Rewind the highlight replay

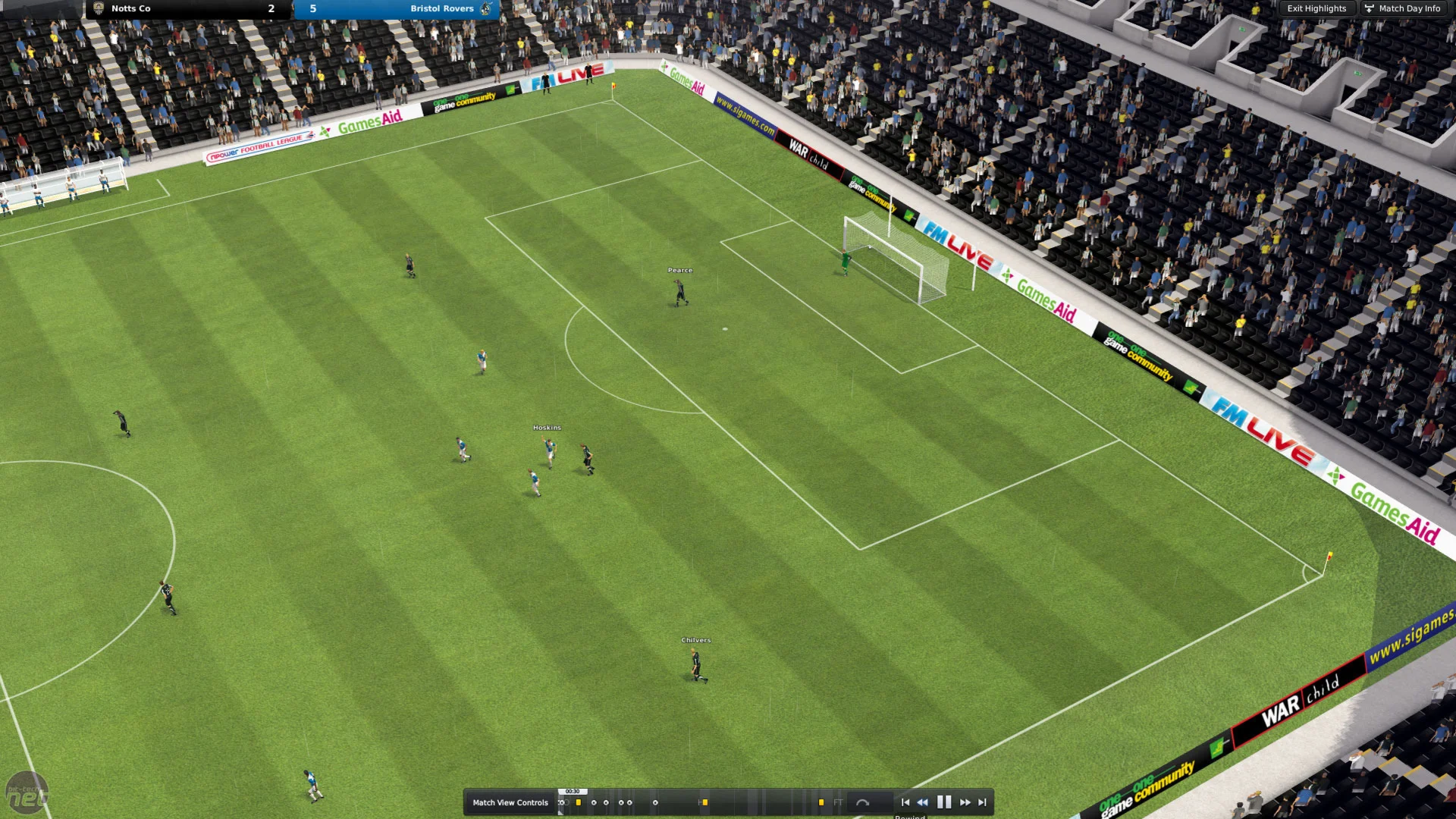[x=922, y=802]
